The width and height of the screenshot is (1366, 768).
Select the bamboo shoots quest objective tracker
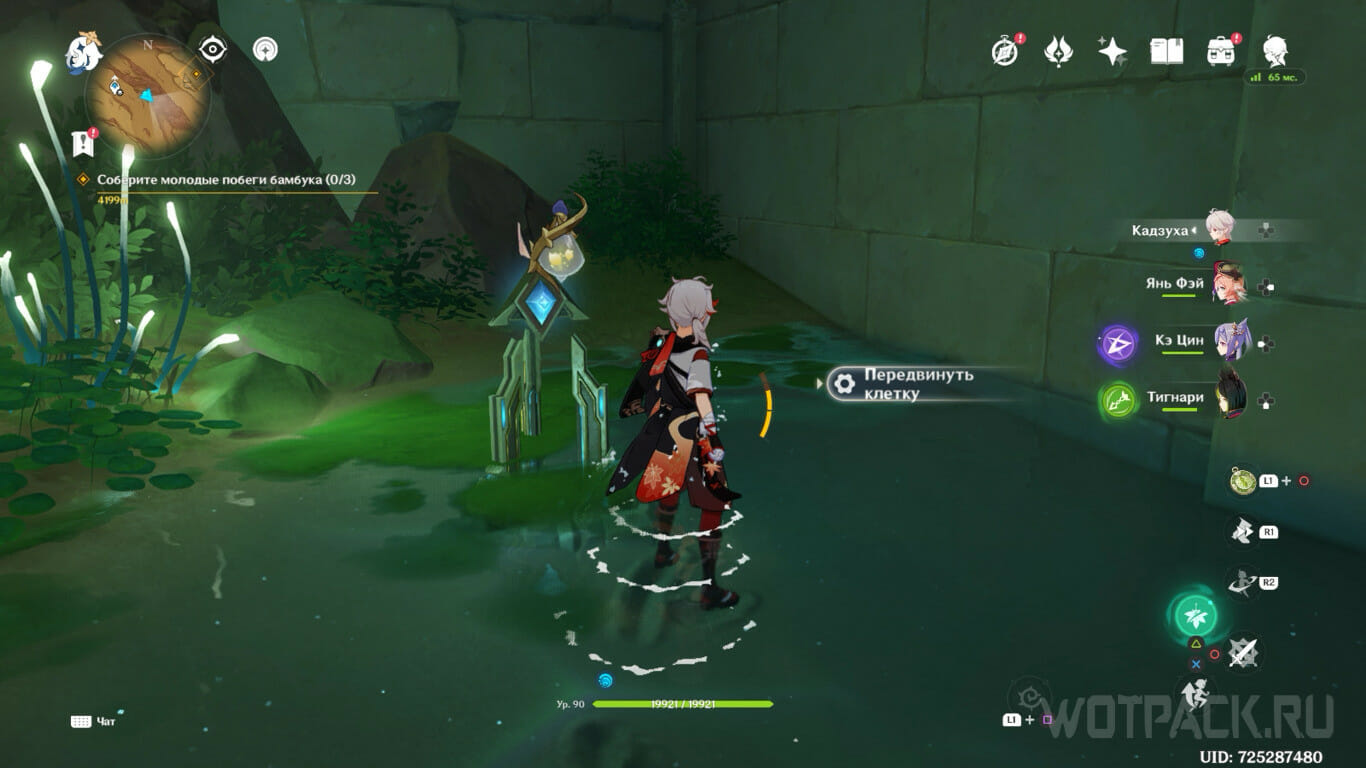tap(225, 180)
